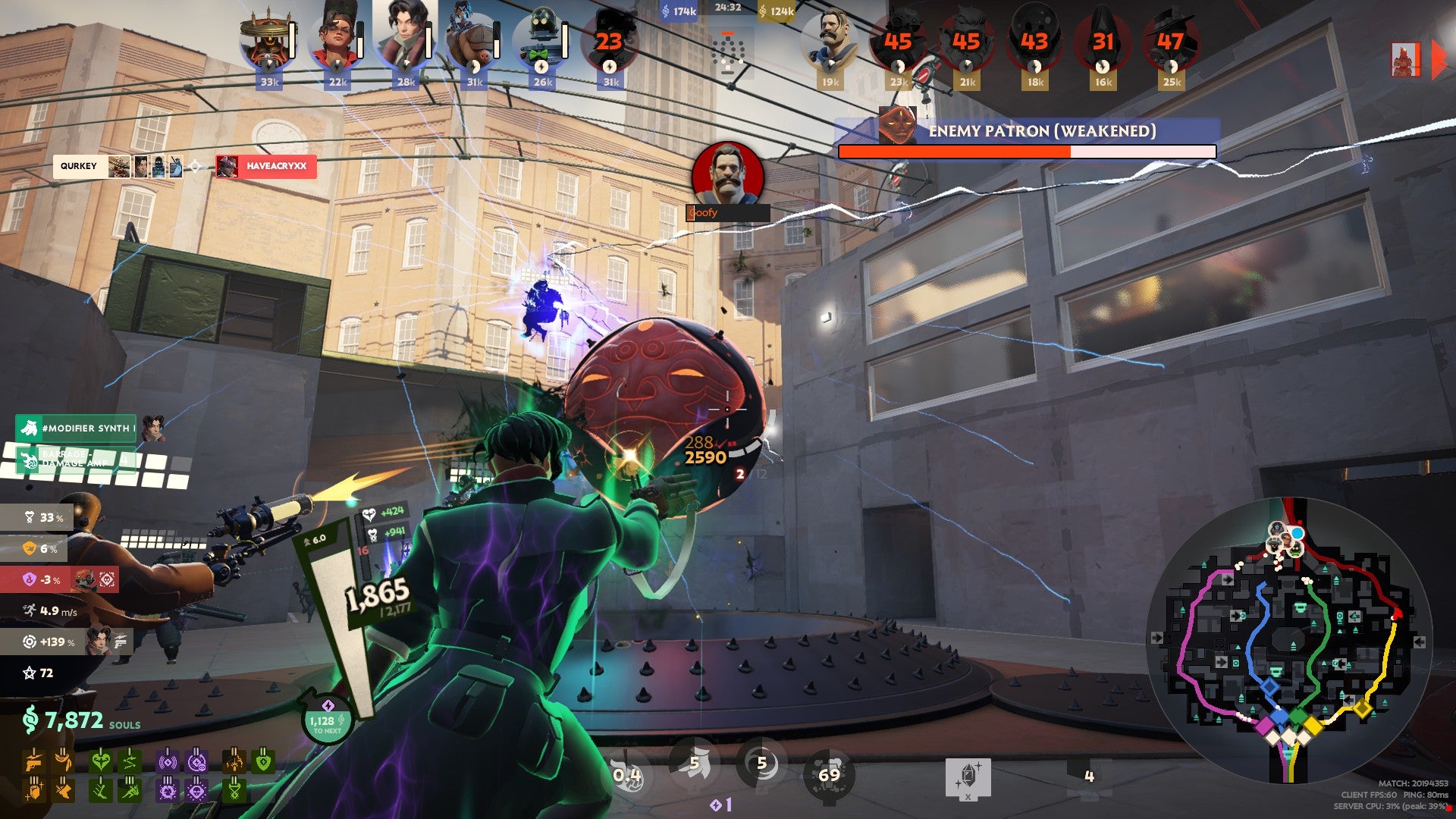
Task: Select the green winged heart vitality item
Action: coord(100,761)
